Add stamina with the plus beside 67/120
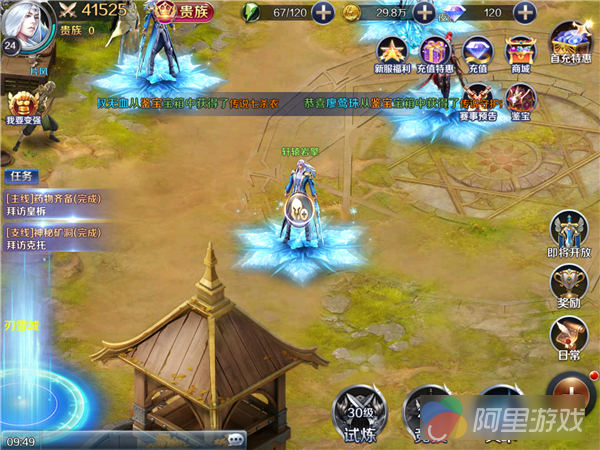600x450 pixels. 323,13
